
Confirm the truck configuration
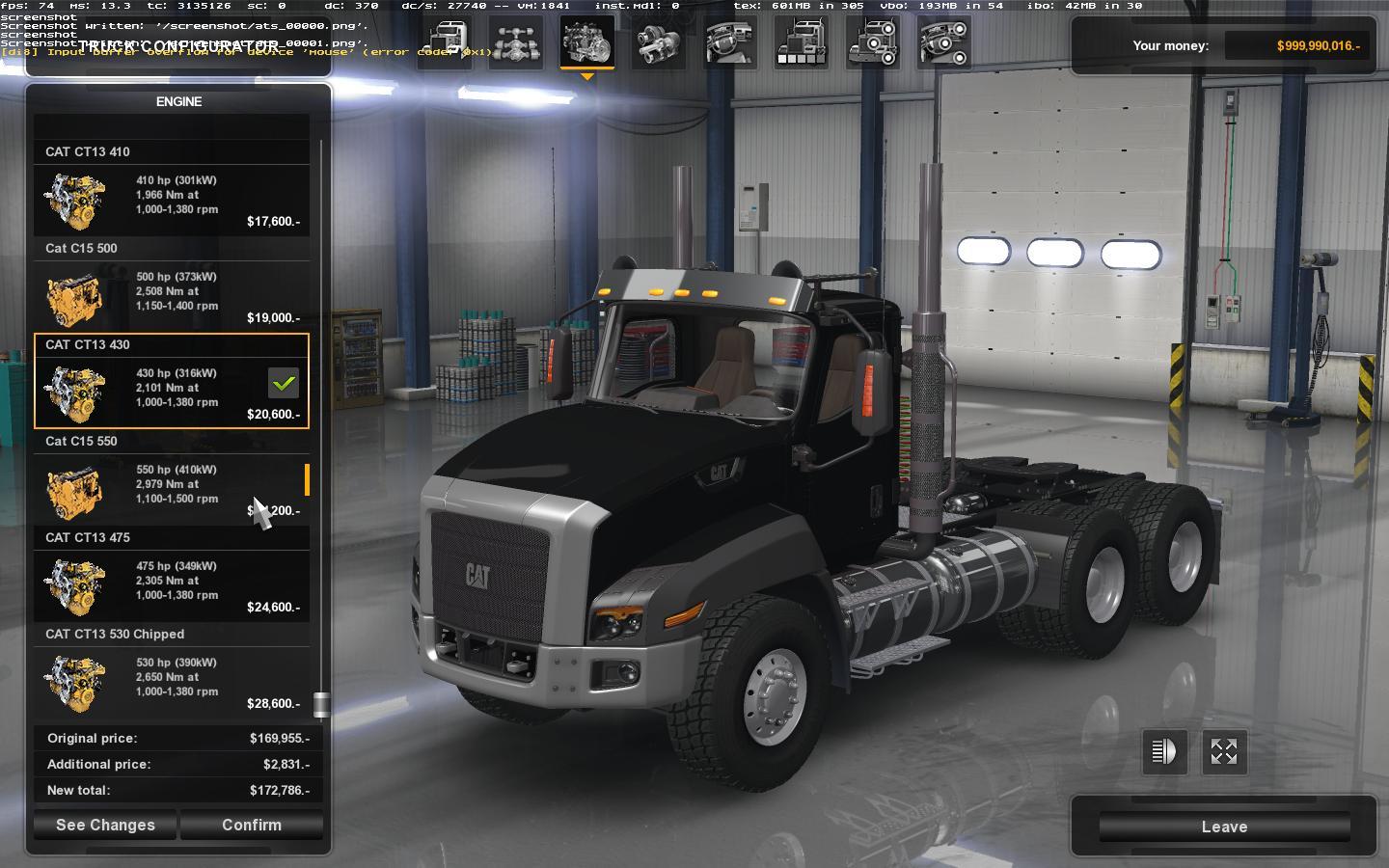[x=252, y=825]
